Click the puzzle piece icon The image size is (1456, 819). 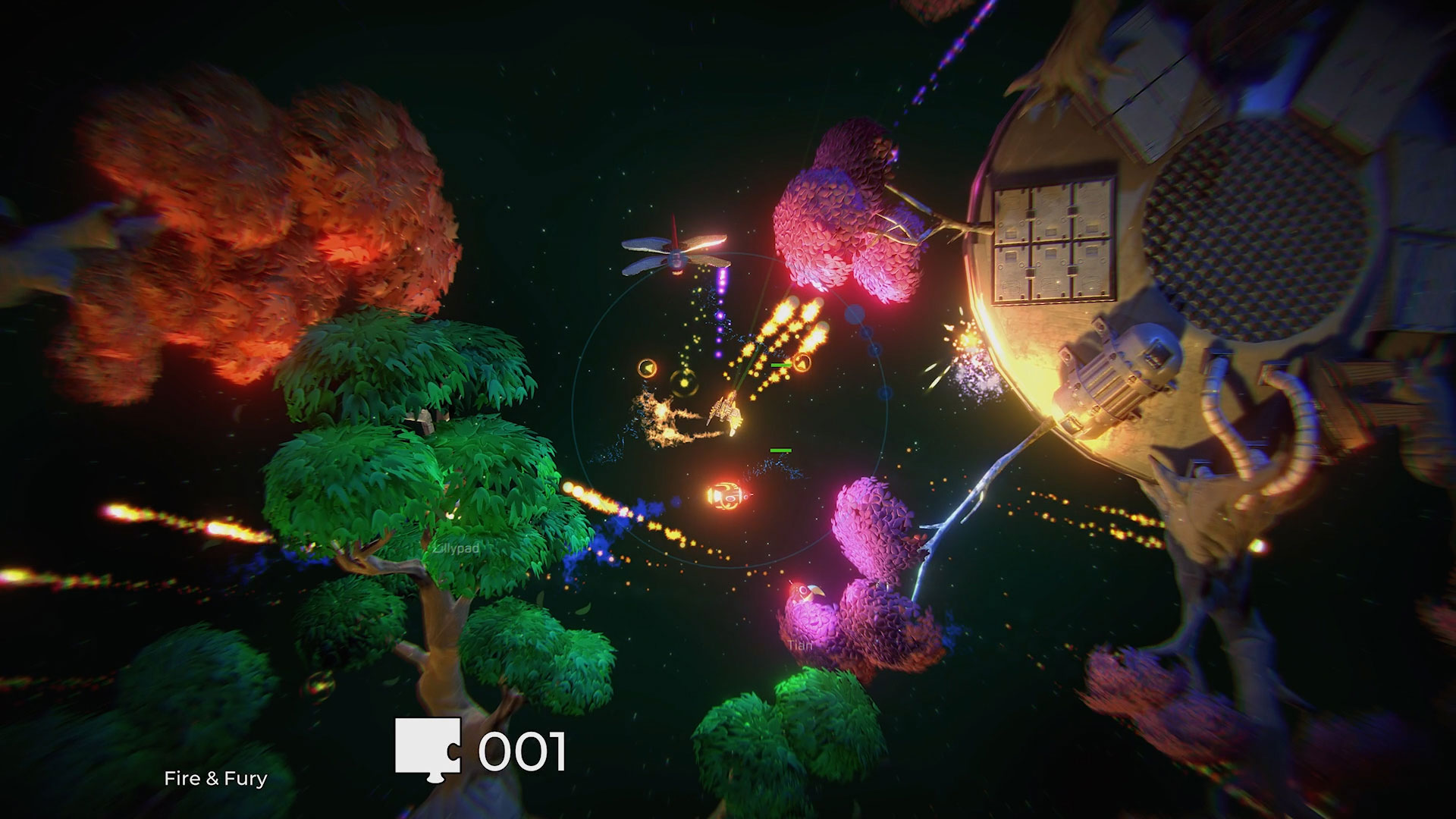(x=427, y=747)
